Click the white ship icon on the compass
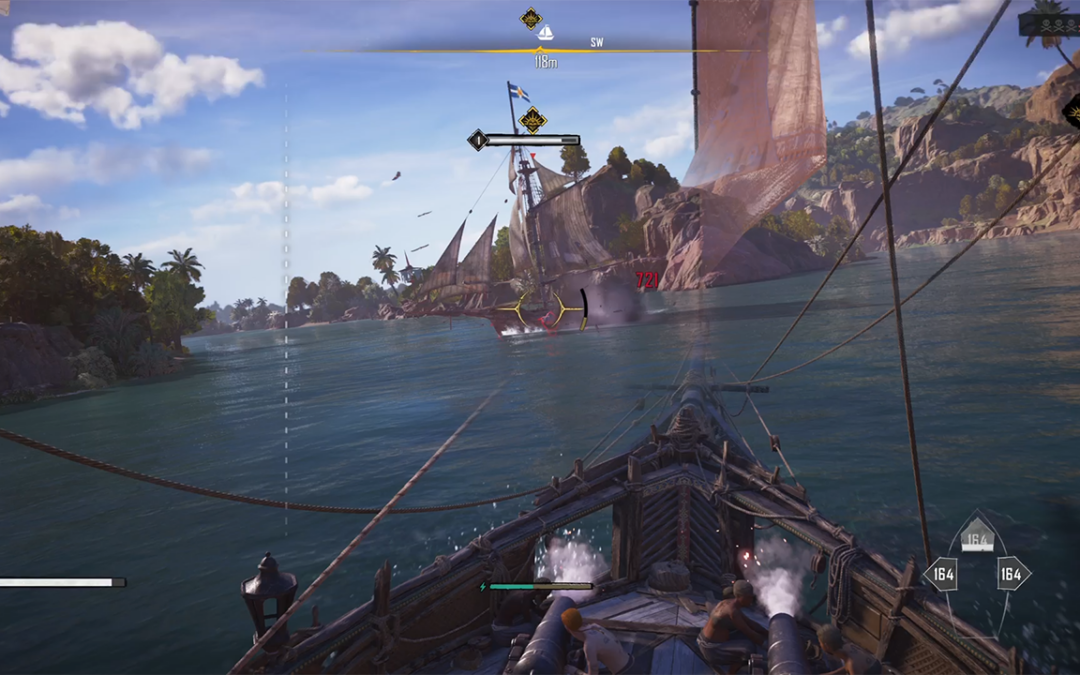This screenshot has width=1080, height=675. point(545,34)
